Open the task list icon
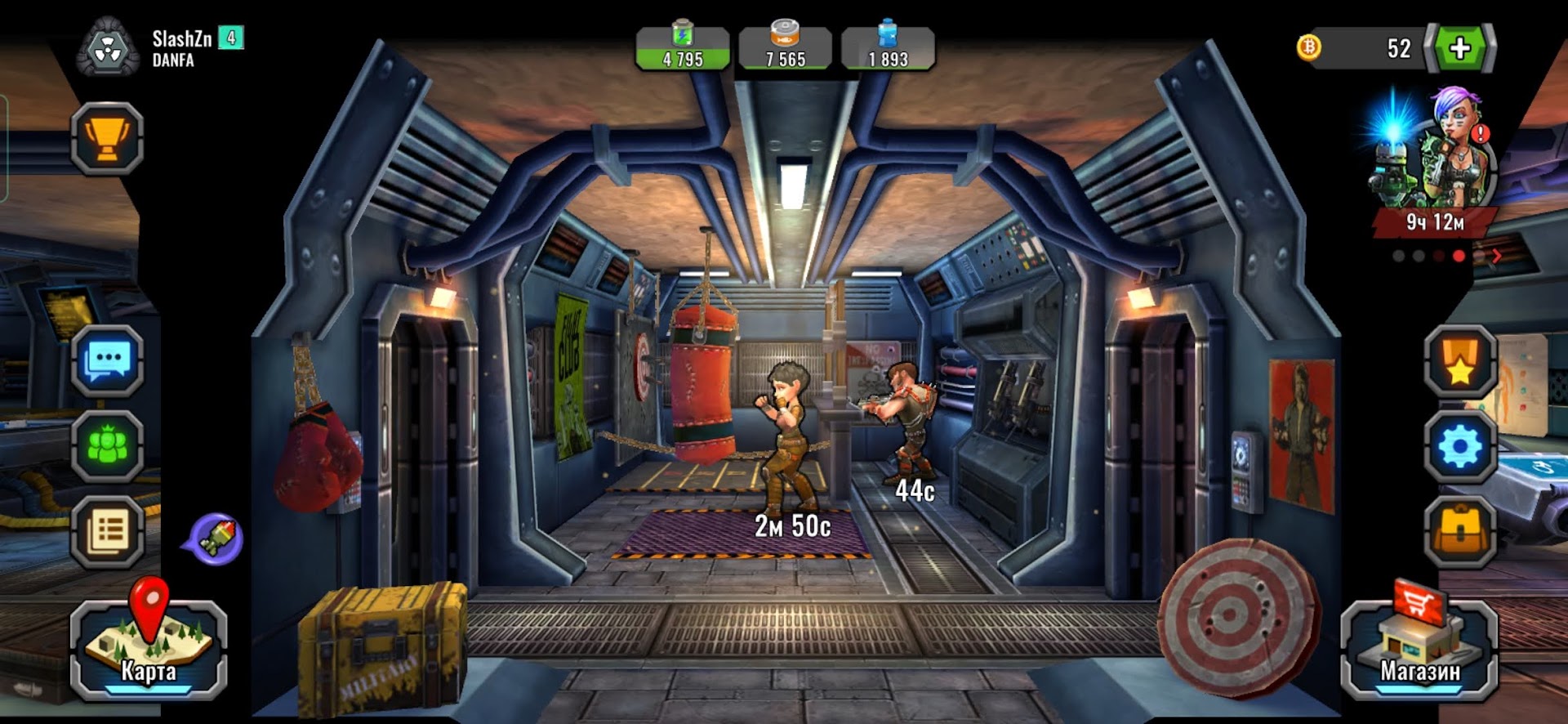The image size is (1568, 724). tap(107, 532)
